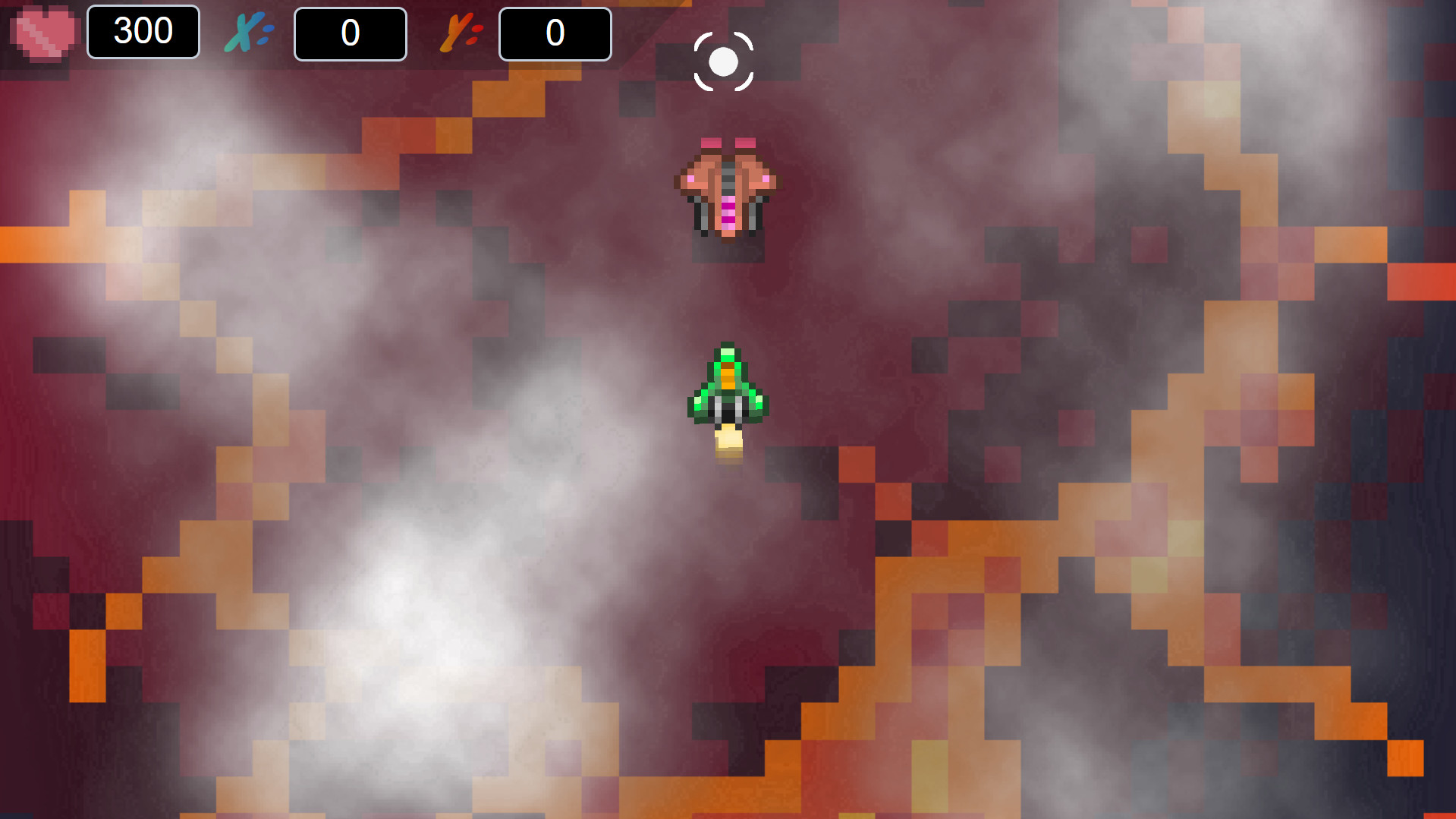Select the health field showing 300

click(x=143, y=31)
